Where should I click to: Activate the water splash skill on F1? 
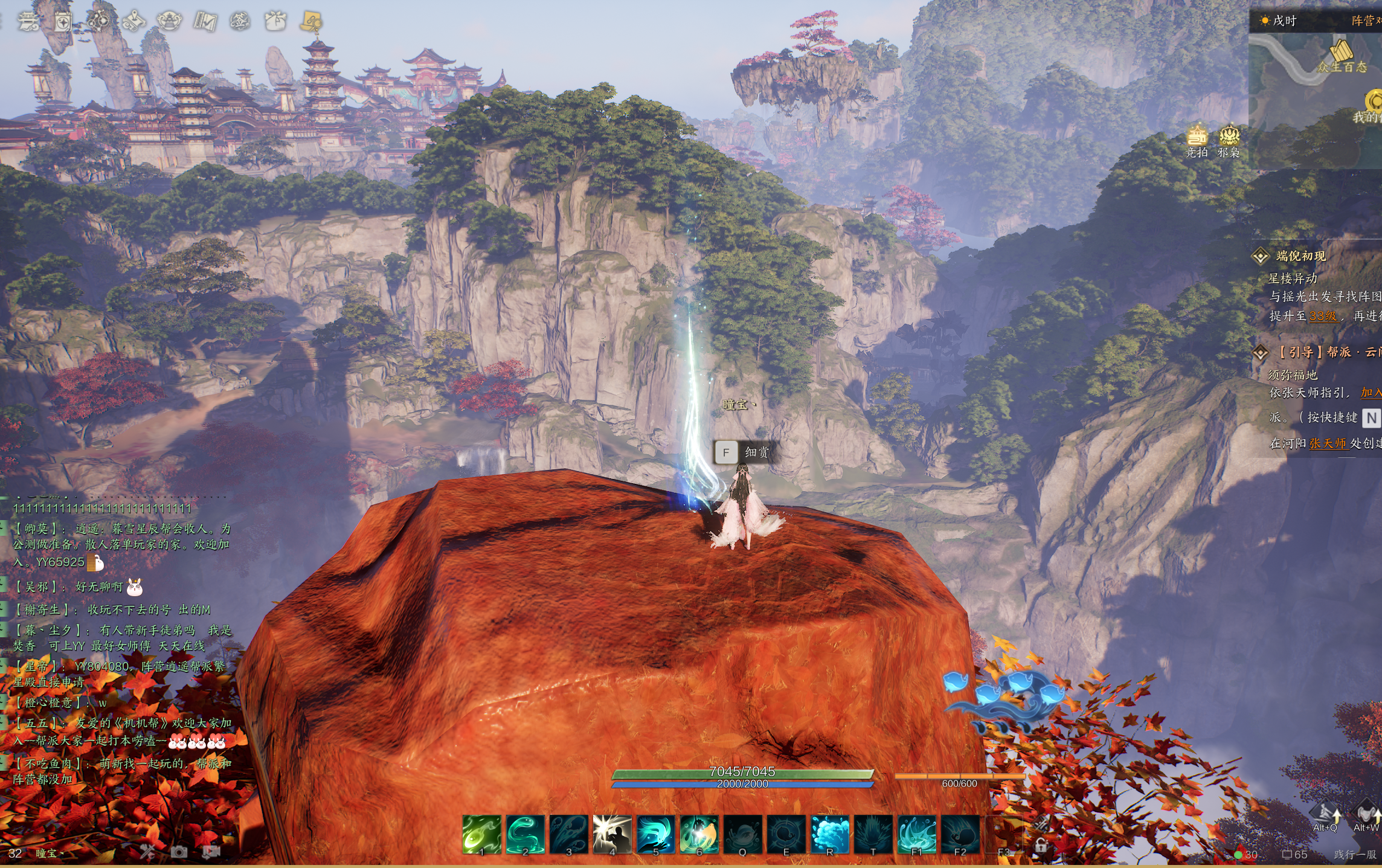pyautogui.click(x=916, y=834)
